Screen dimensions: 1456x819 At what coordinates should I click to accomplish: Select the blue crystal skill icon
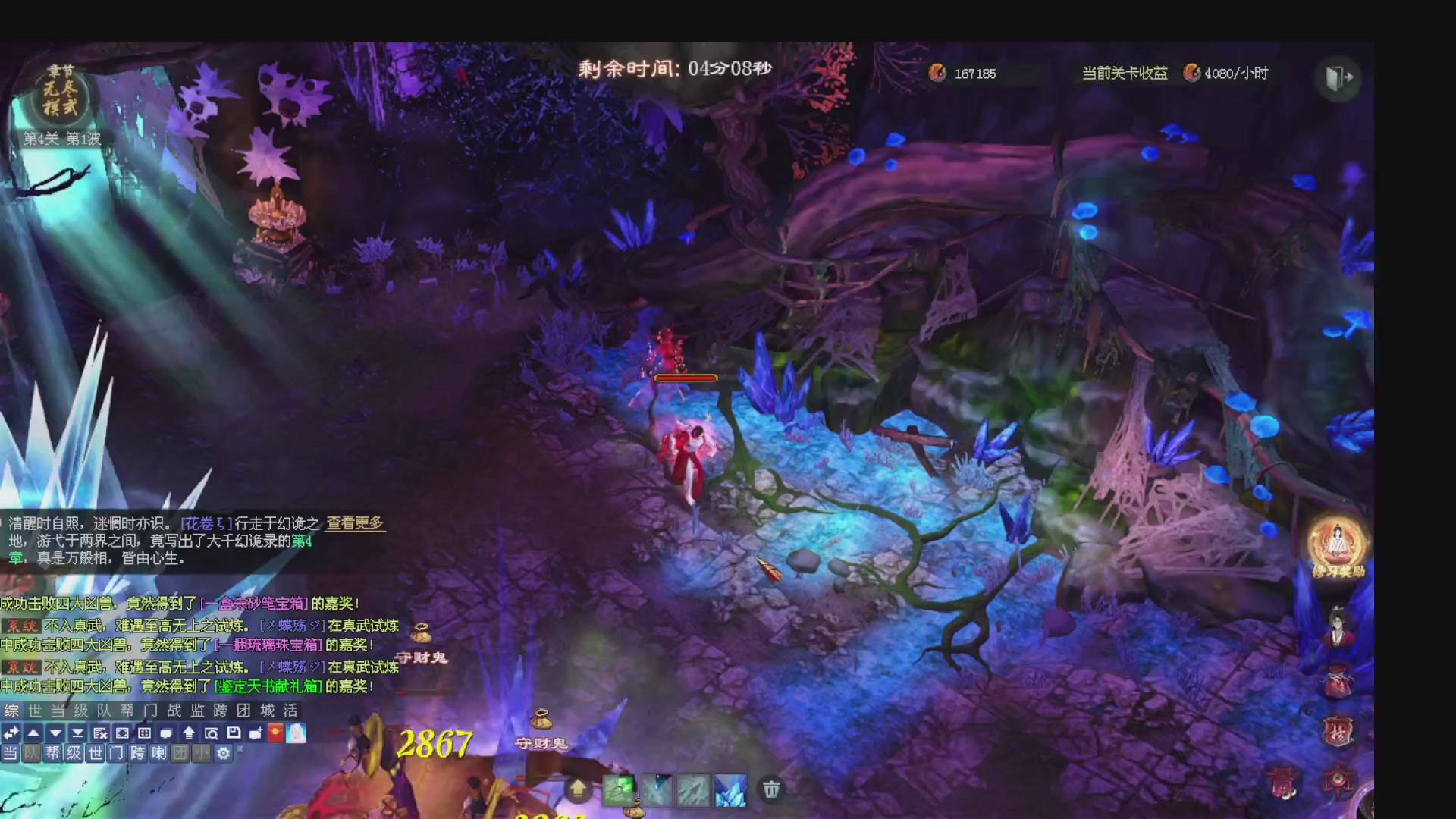(730, 789)
